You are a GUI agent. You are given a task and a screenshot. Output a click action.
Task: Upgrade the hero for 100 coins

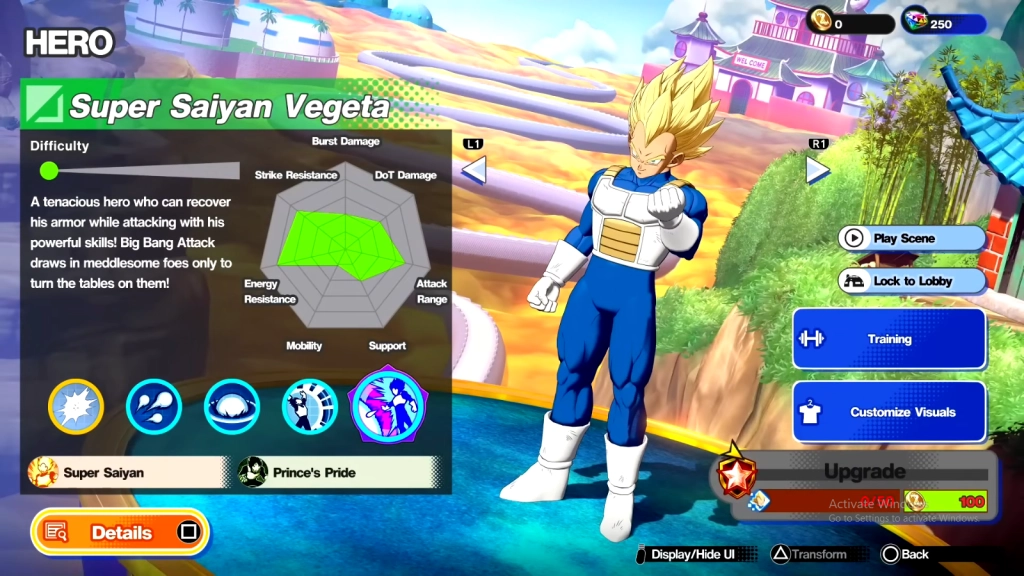point(861,486)
